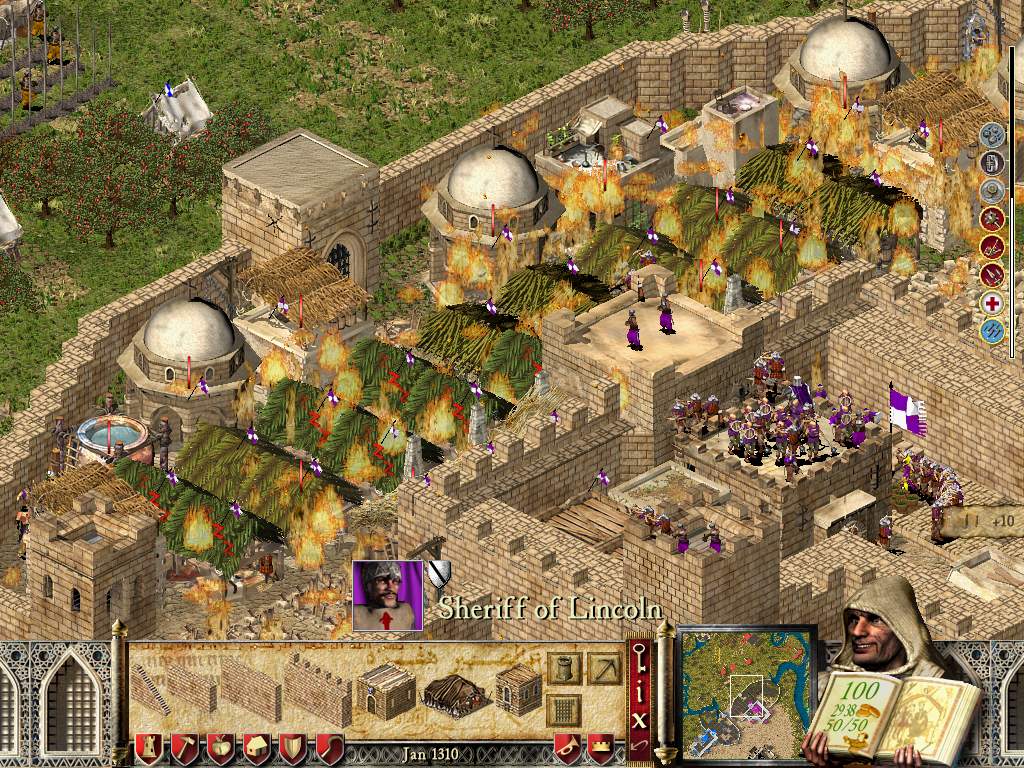Open the portcullis gatehouses sub-menu
1024x768 pixels.
pyautogui.click(x=564, y=708)
